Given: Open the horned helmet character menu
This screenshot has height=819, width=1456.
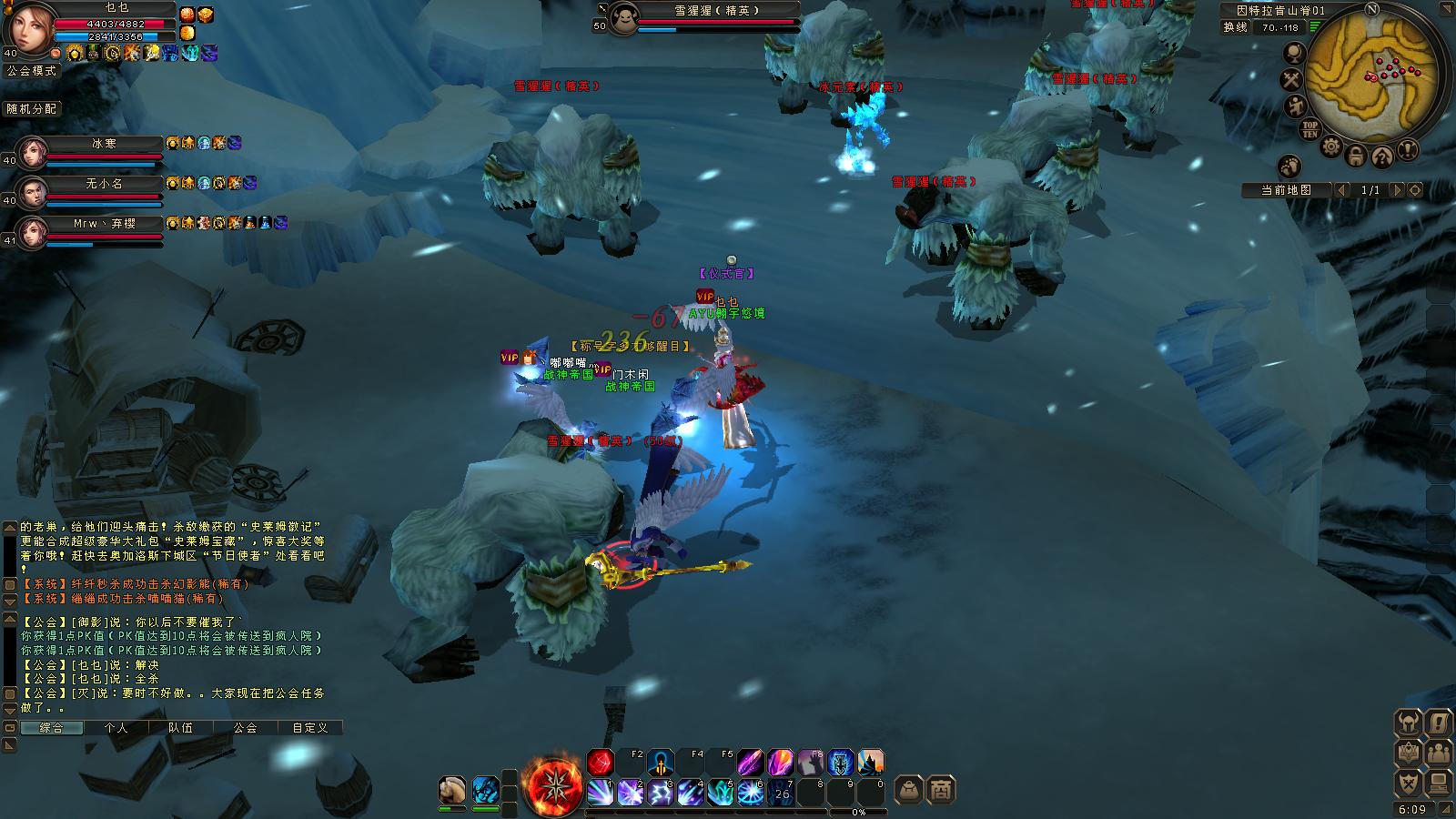Looking at the screenshot, I should [x=1409, y=724].
